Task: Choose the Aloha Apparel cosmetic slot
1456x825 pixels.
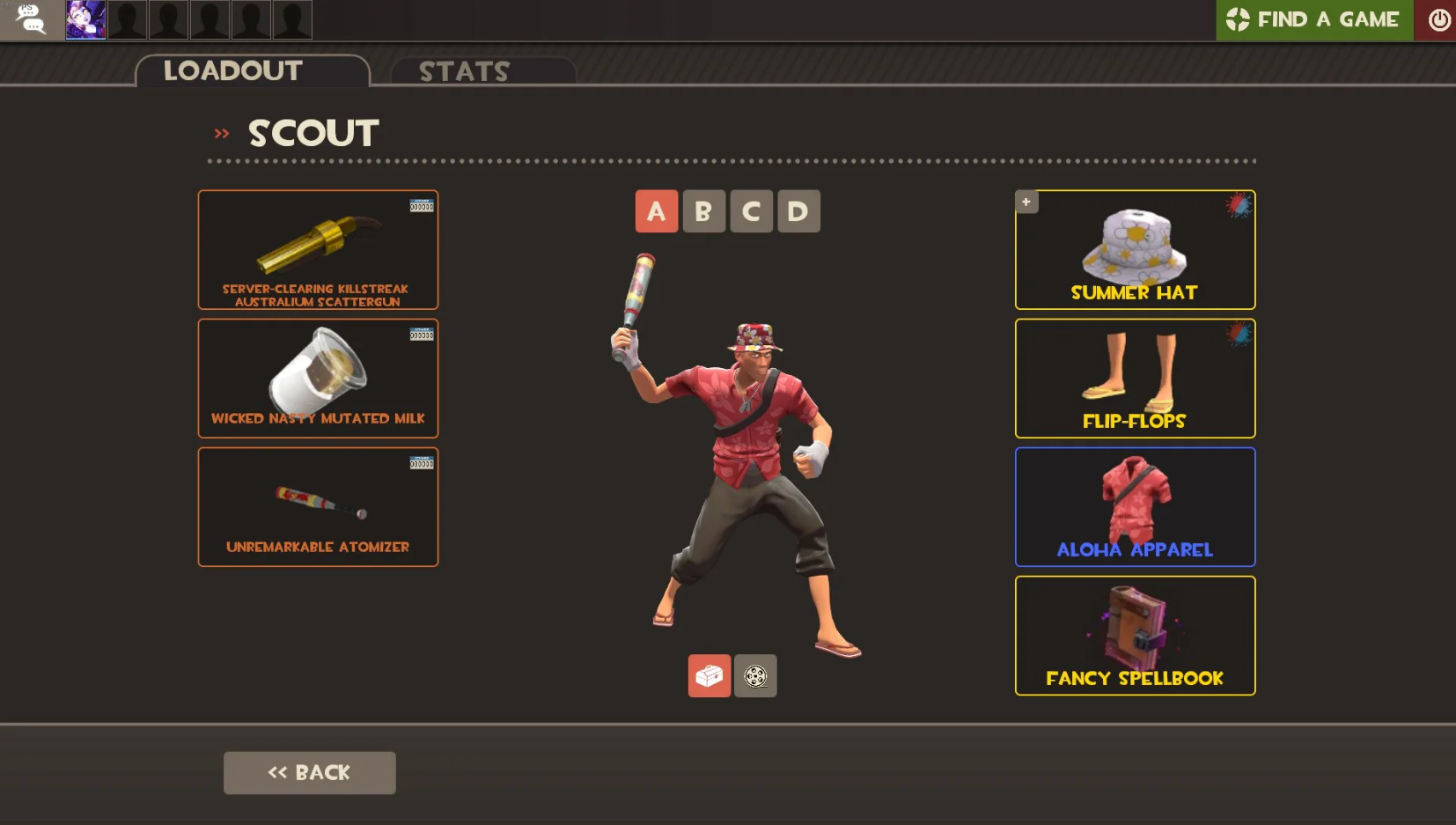Action: tap(1135, 507)
